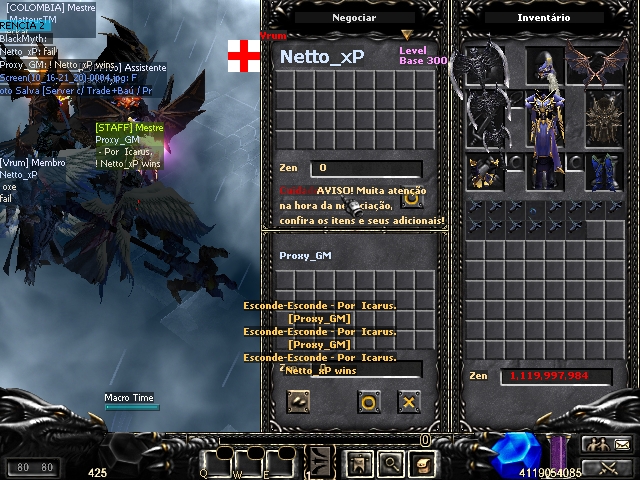Click the Zen amount field under Netto_xP
The width and height of the screenshot is (640, 480).
(365, 168)
